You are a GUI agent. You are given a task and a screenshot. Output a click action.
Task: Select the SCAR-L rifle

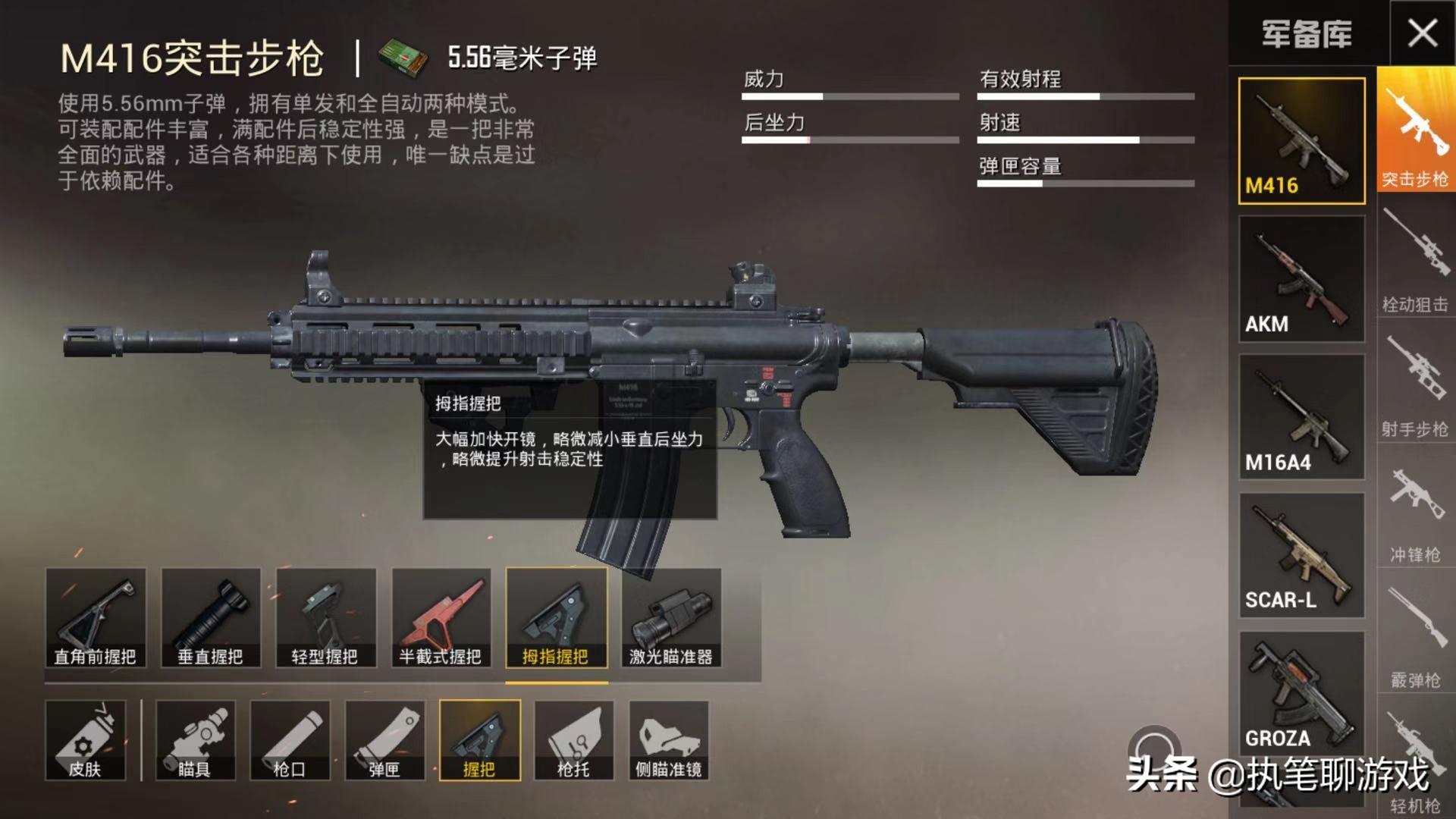click(1301, 554)
